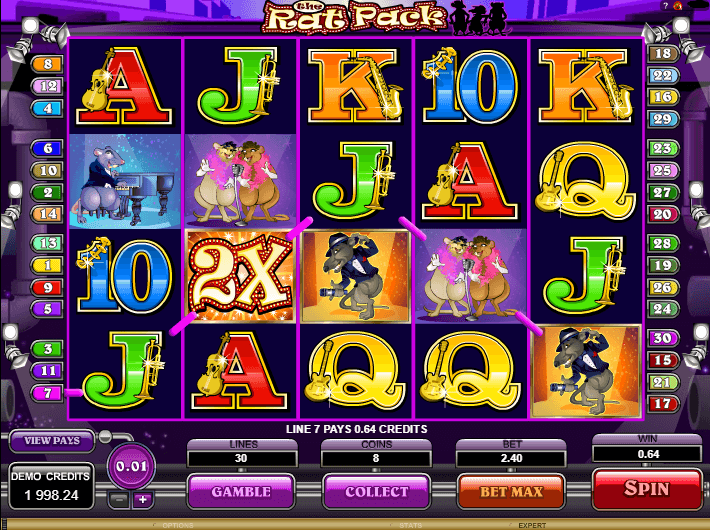Decrease coin size with the minus button
Screen dimensions: 710x530
[118, 499]
